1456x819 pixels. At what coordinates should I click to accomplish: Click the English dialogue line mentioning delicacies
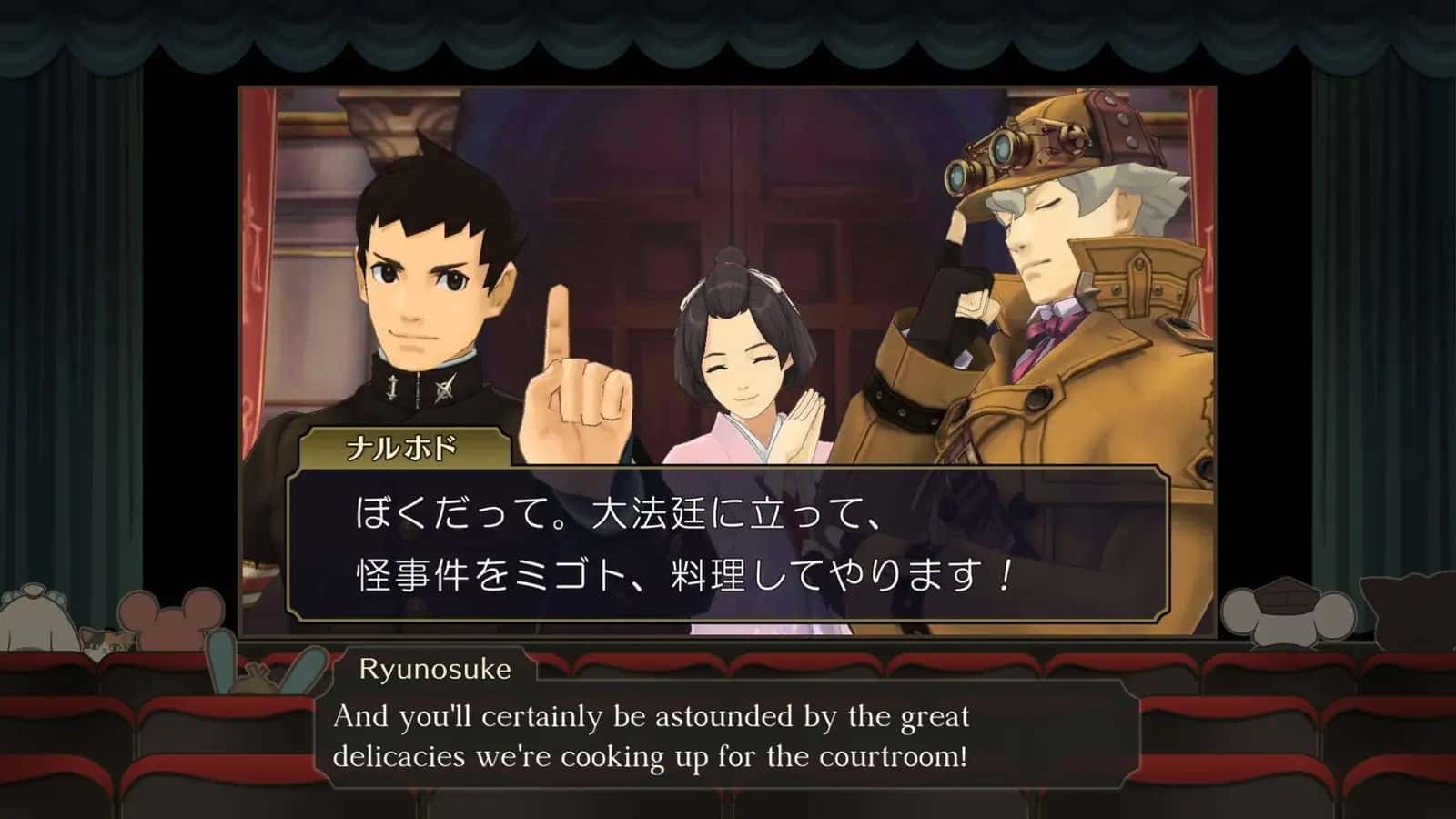[x=653, y=755]
